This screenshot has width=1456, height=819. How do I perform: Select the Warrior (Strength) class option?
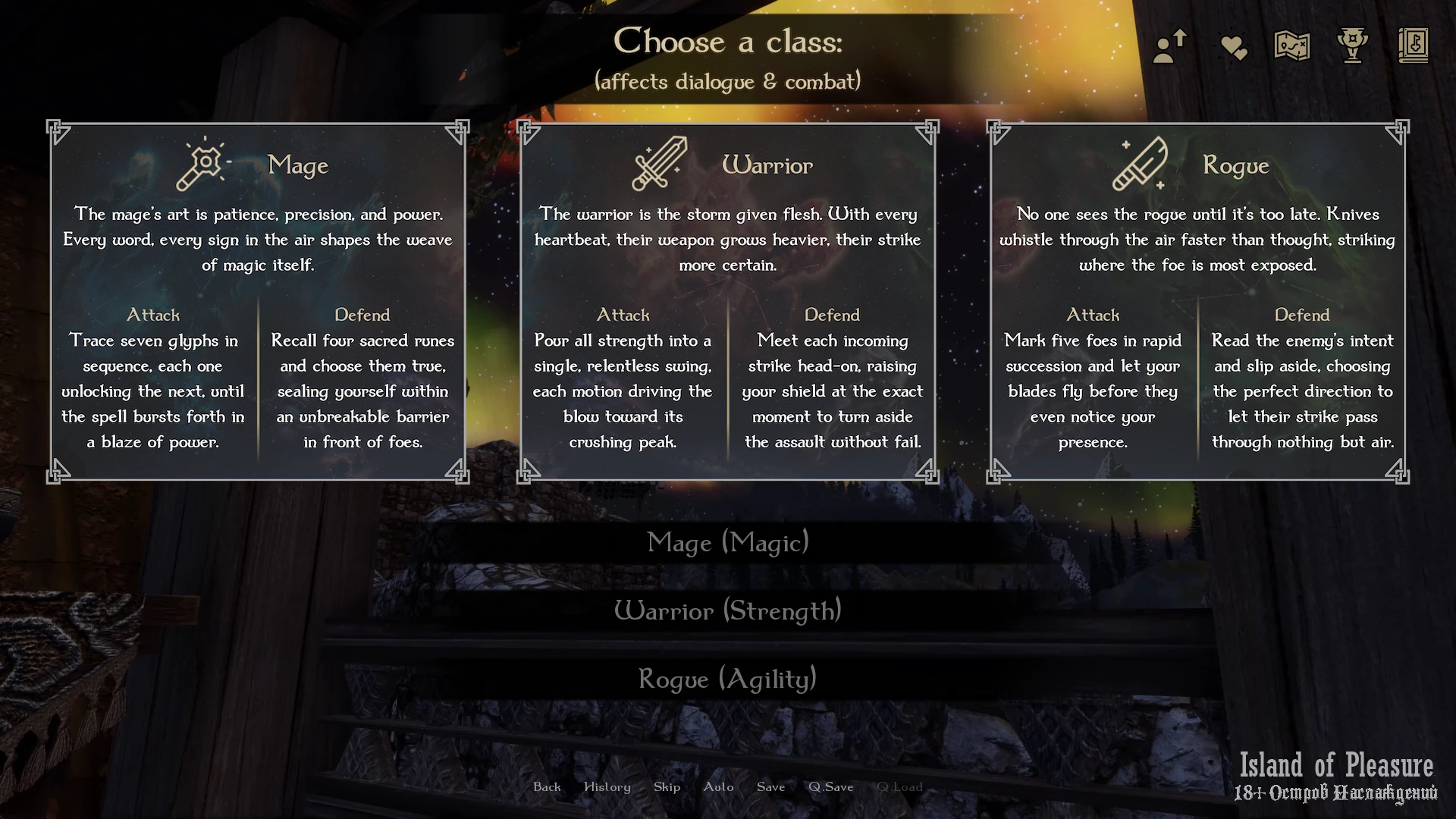point(728,611)
